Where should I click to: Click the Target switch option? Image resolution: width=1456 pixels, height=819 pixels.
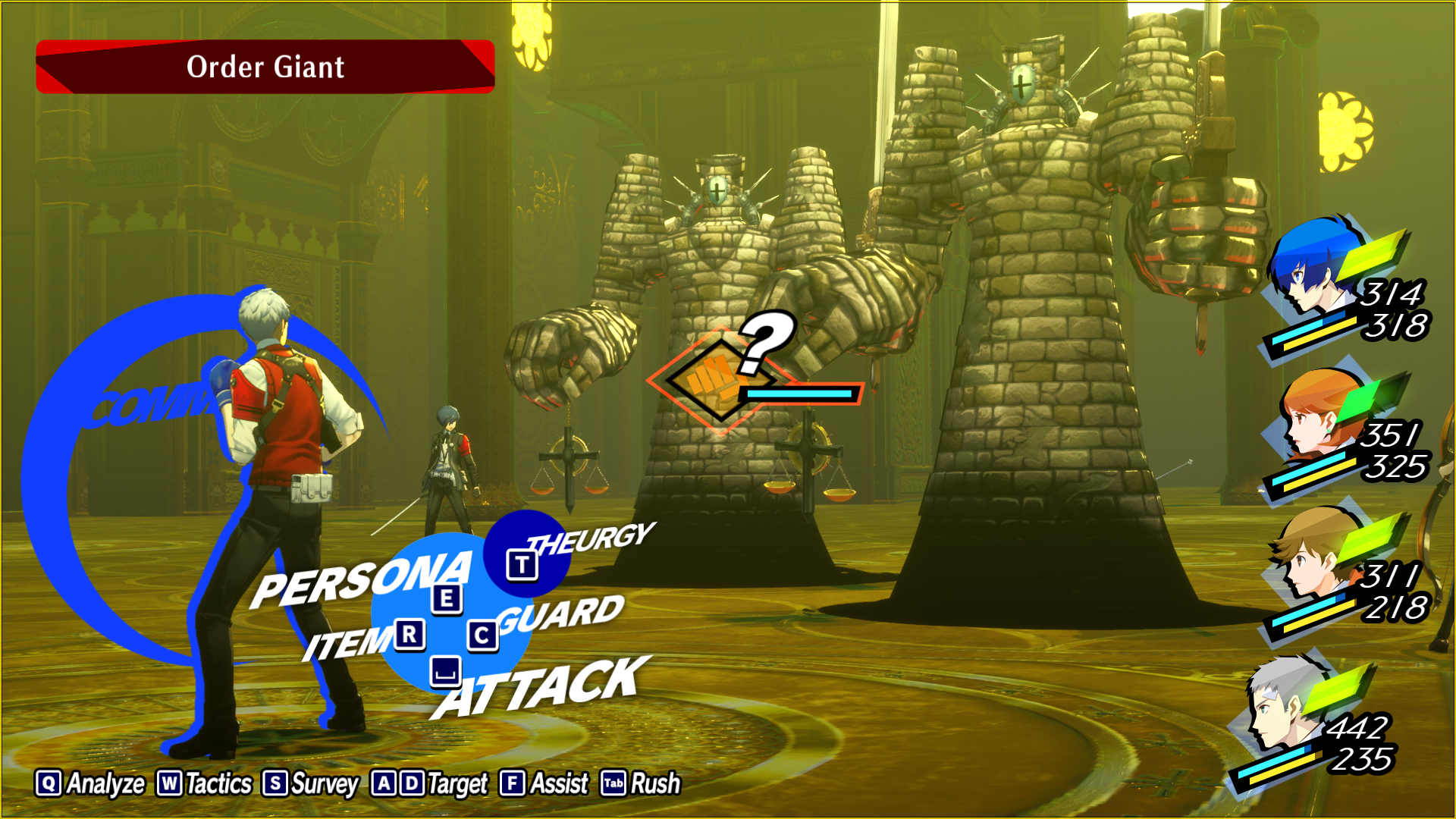[x=430, y=783]
